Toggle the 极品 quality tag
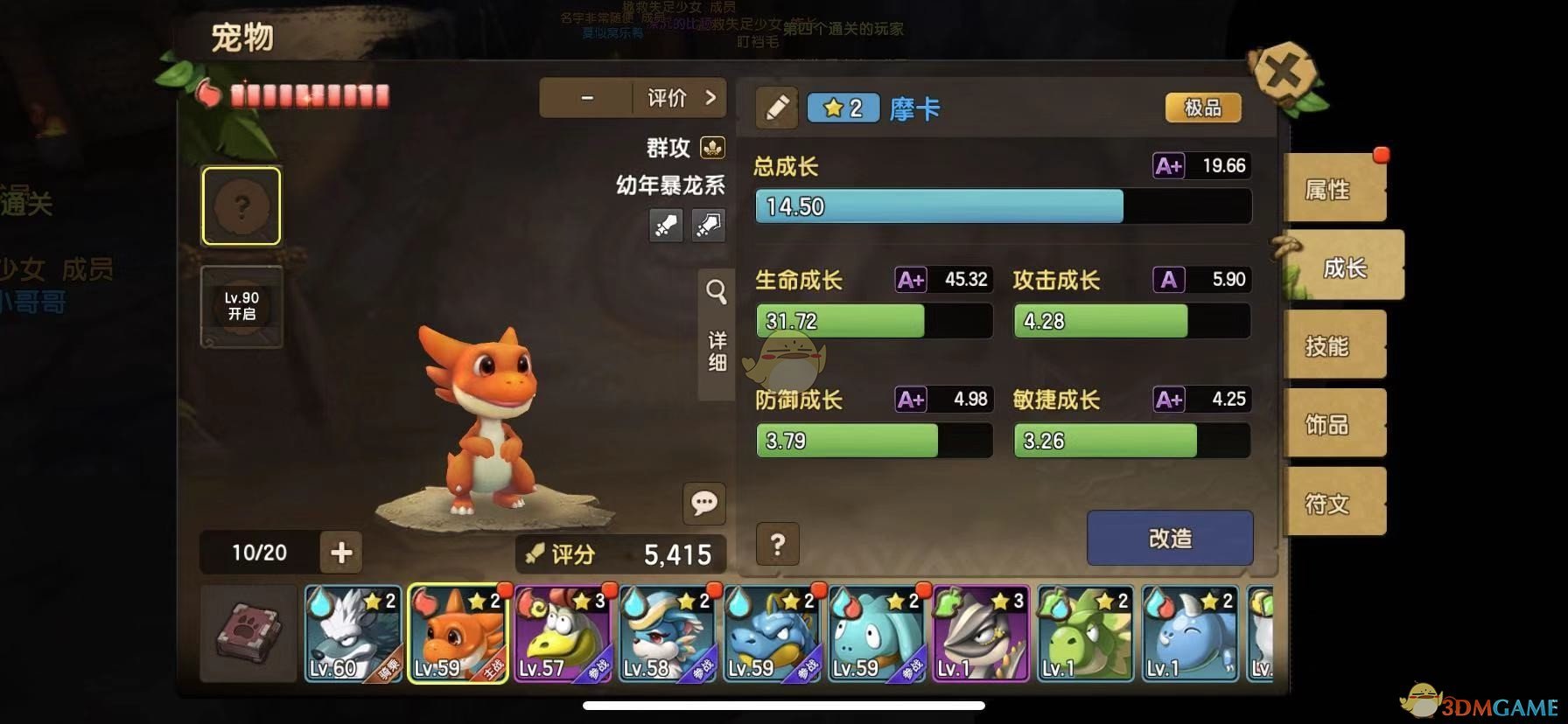 pos(1202,107)
